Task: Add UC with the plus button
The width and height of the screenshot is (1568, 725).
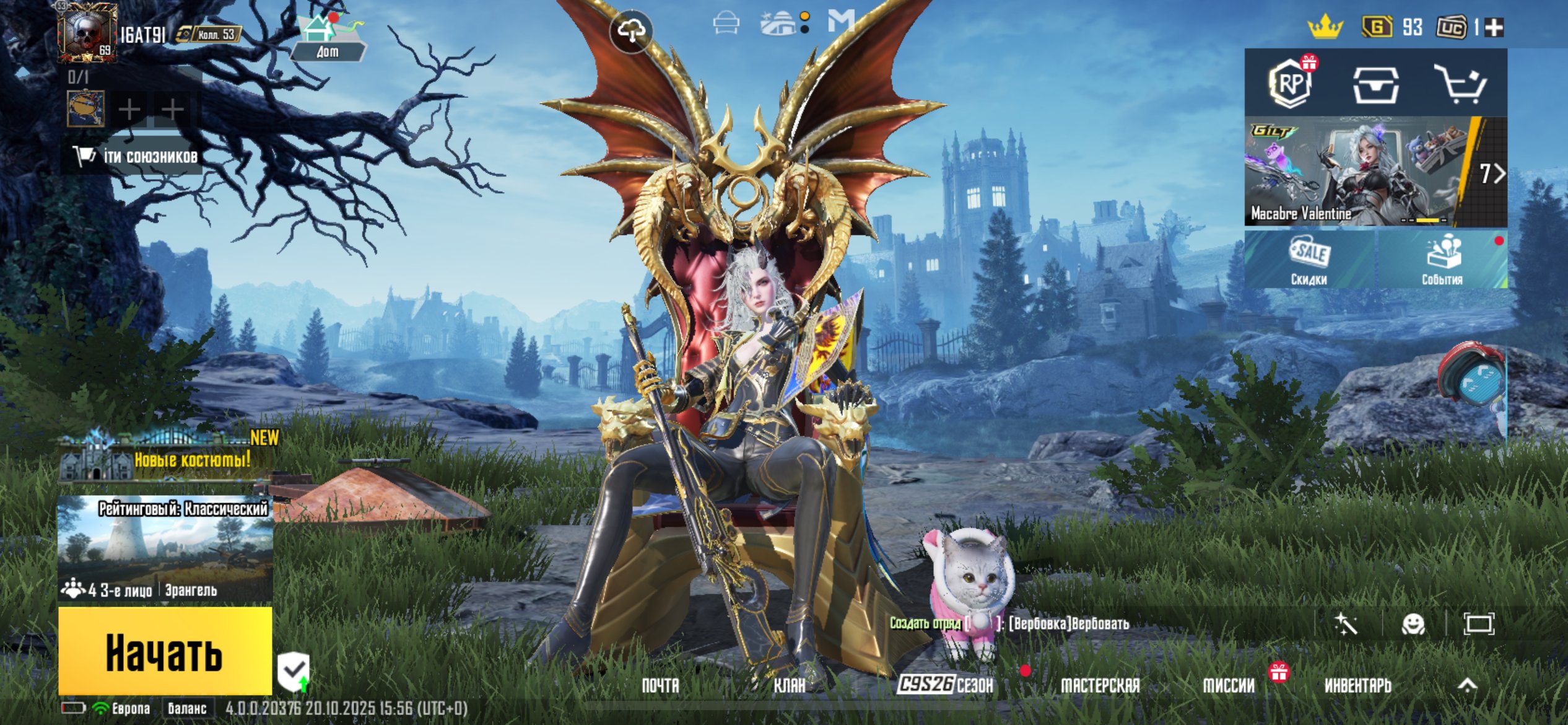Action: [1494, 27]
